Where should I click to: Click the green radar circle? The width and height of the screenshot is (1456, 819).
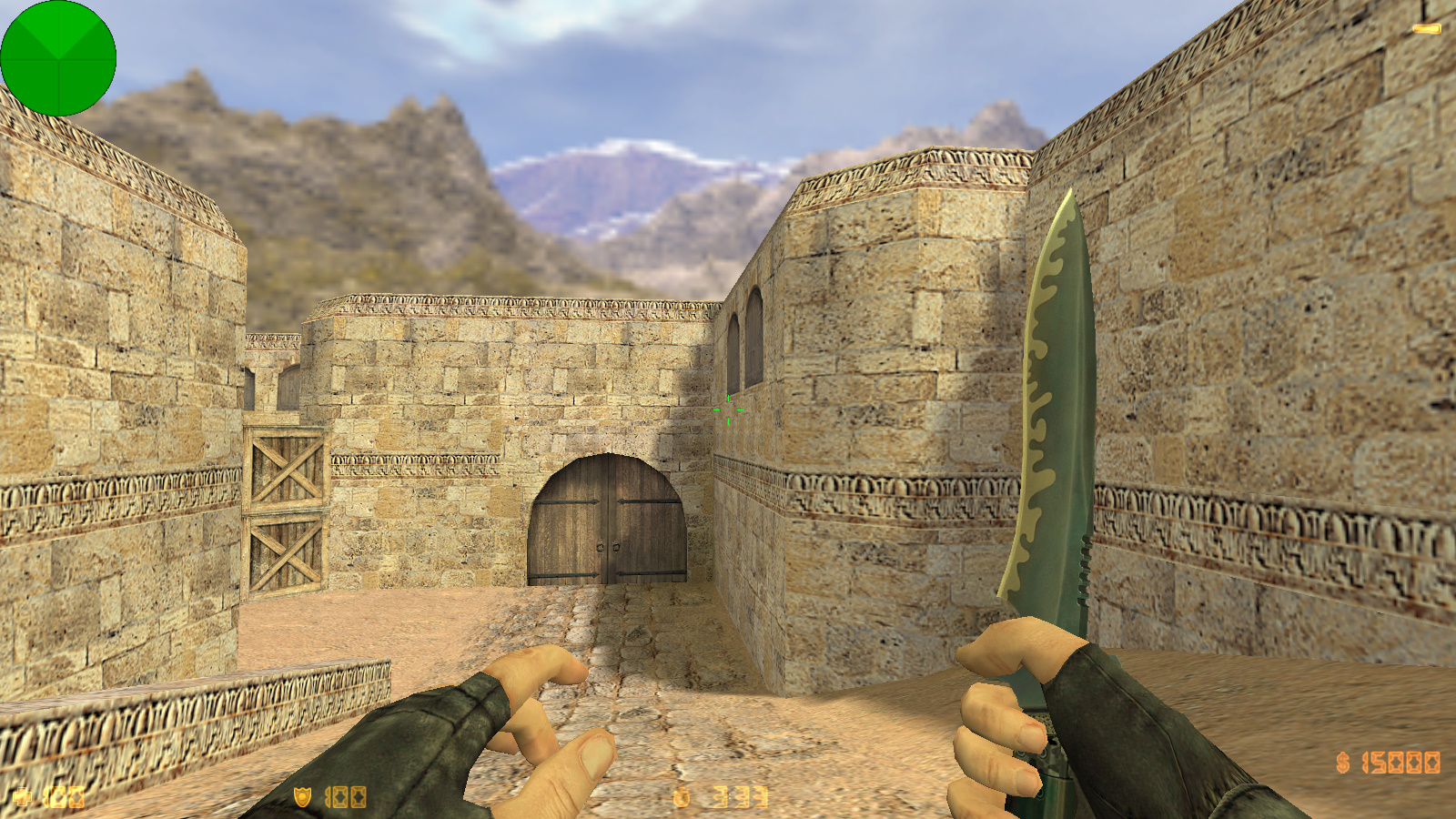[x=58, y=58]
